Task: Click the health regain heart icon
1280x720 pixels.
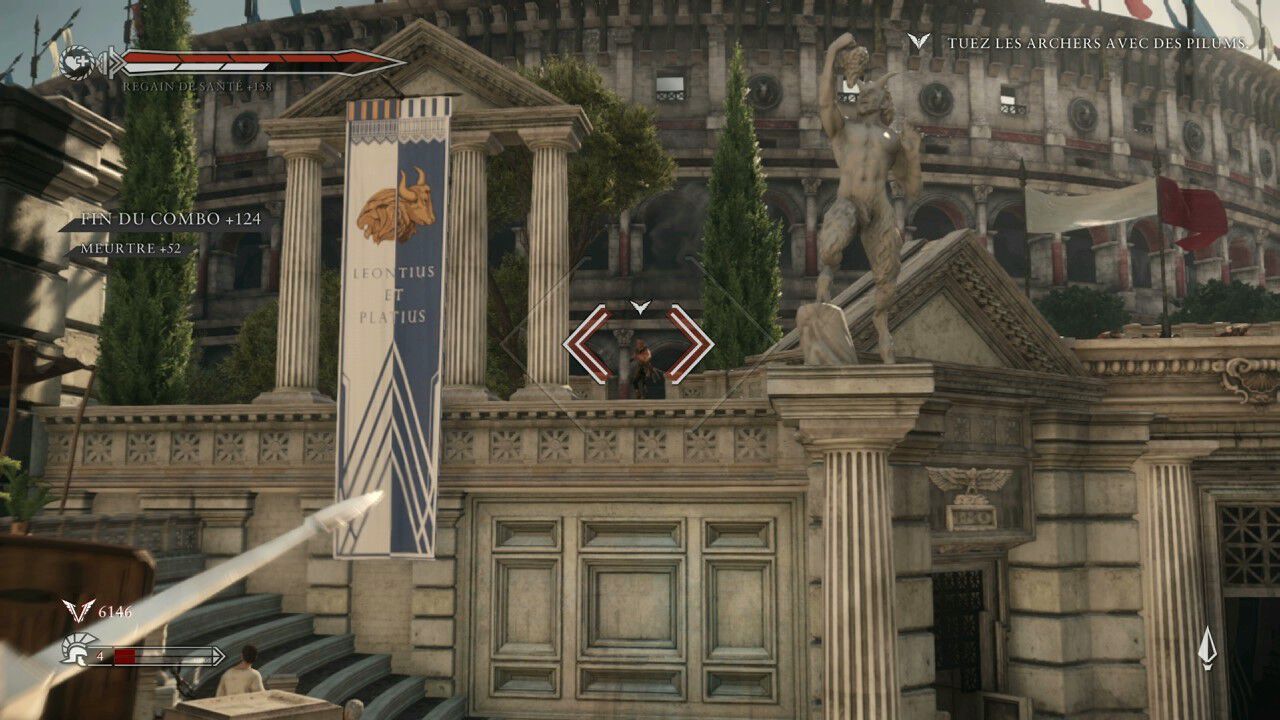Action: click(x=76, y=61)
